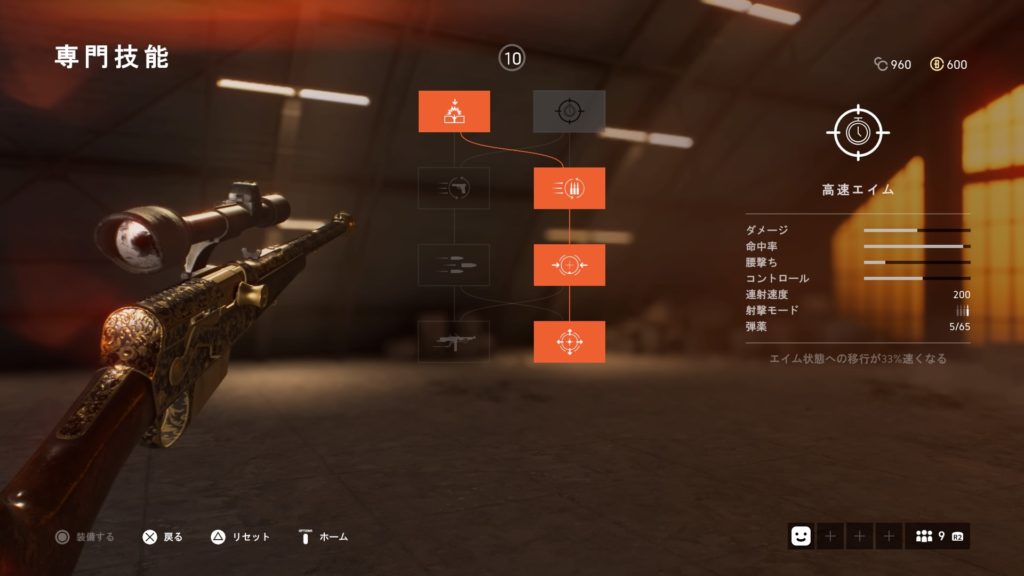Image resolution: width=1024 pixels, height=576 pixels.
Task: Click the smiley face squad slot
Action: coord(800,537)
